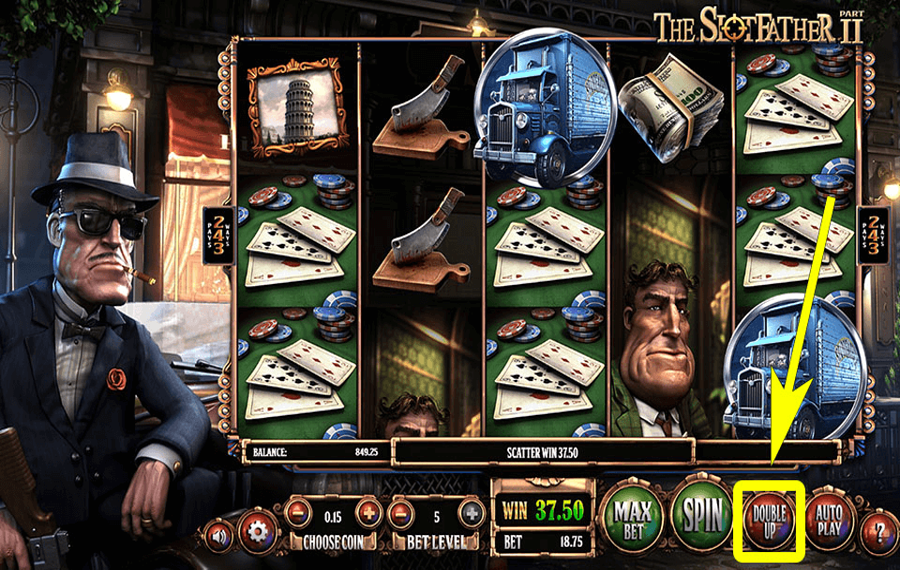The width and height of the screenshot is (900, 570).
Task: Decrease the coin value with minus
Action: pos(297,513)
